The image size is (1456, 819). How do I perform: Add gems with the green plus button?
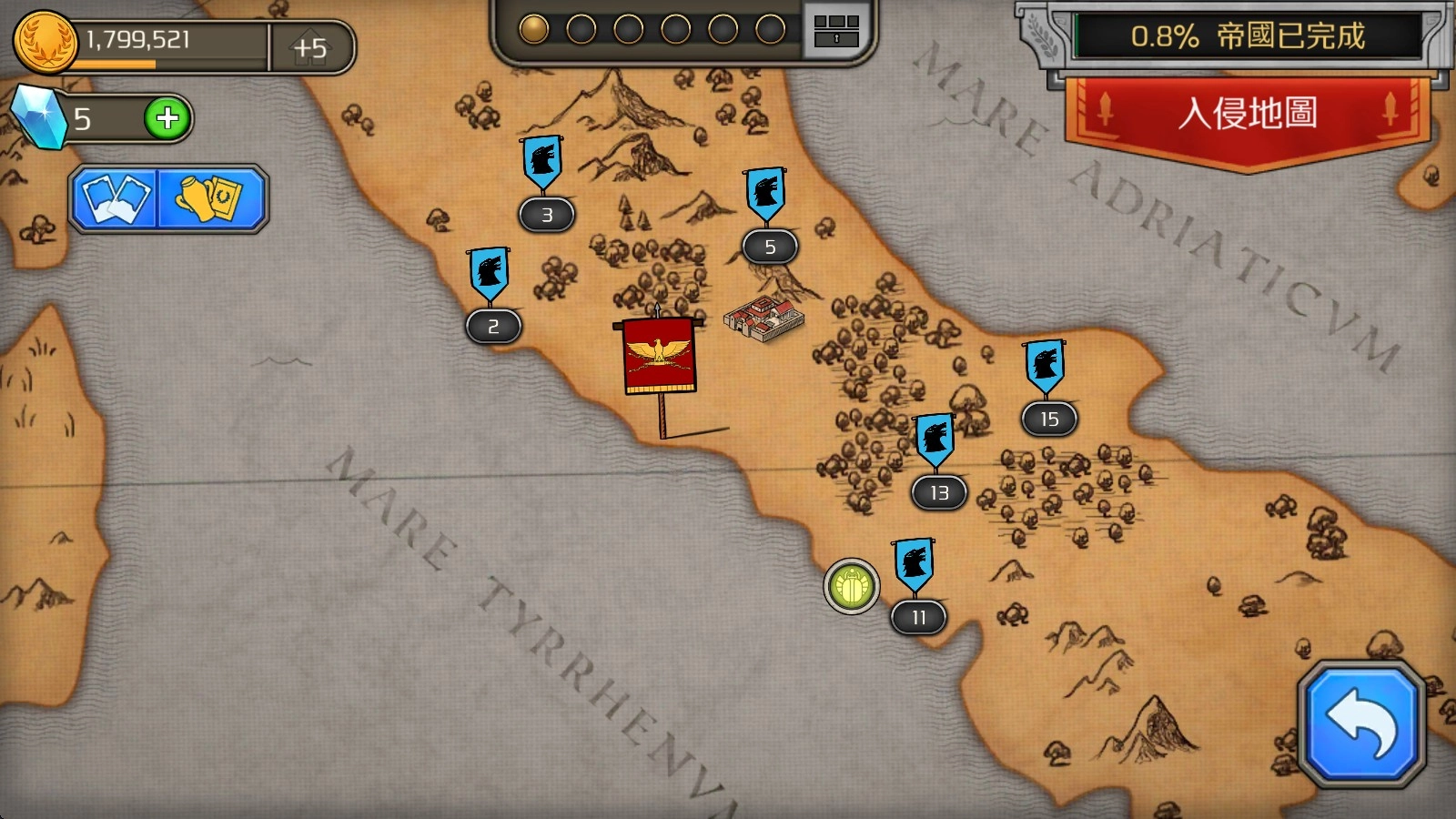(167, 117)
